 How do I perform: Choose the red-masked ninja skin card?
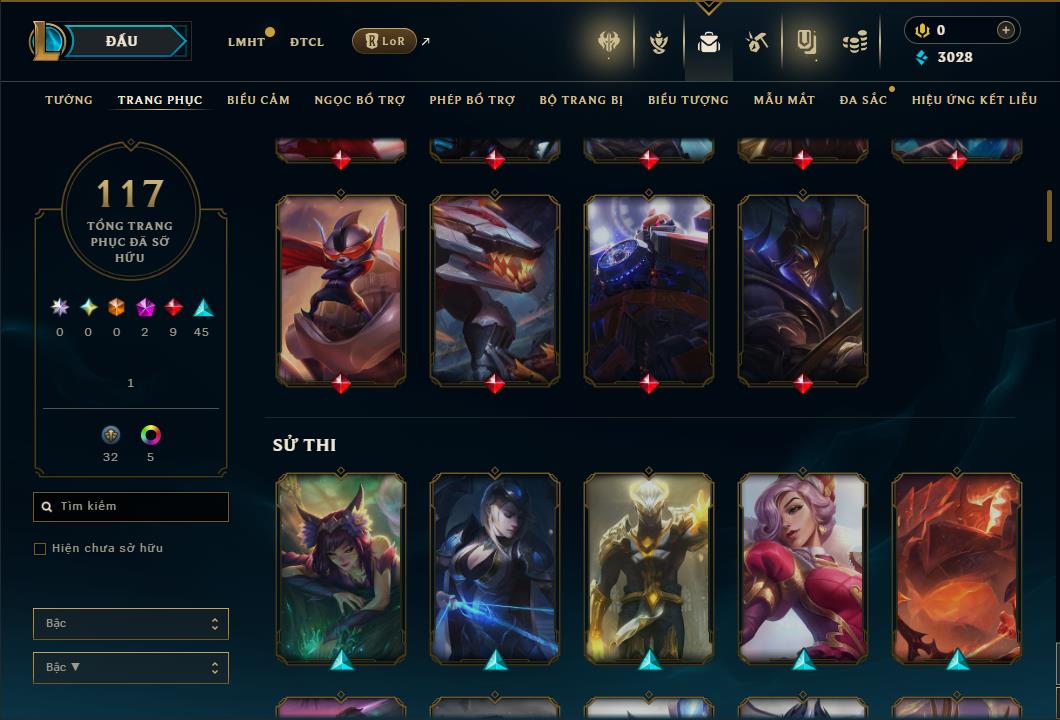[341, 288]
